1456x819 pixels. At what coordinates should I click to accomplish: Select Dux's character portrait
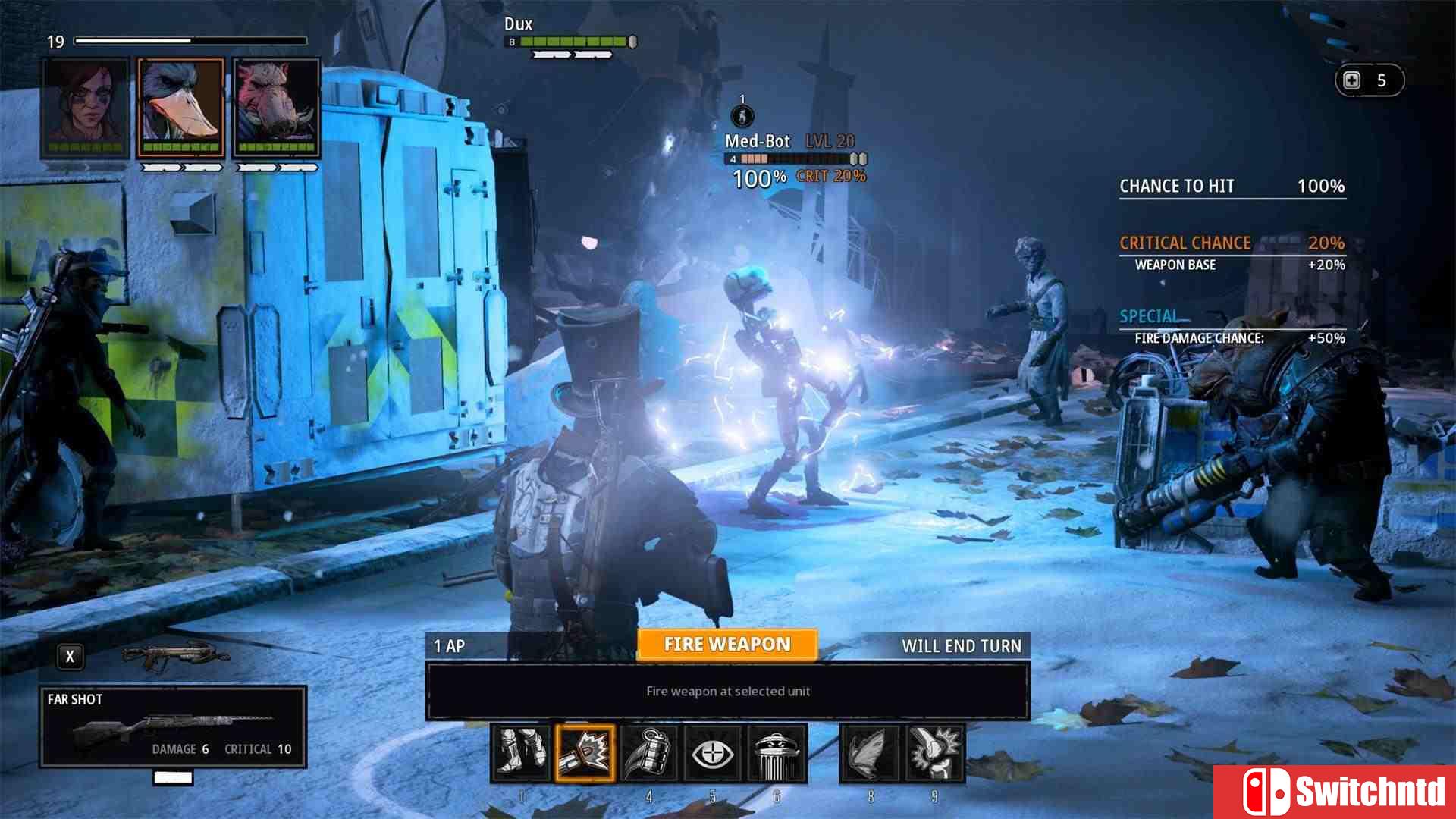[180, 106]
